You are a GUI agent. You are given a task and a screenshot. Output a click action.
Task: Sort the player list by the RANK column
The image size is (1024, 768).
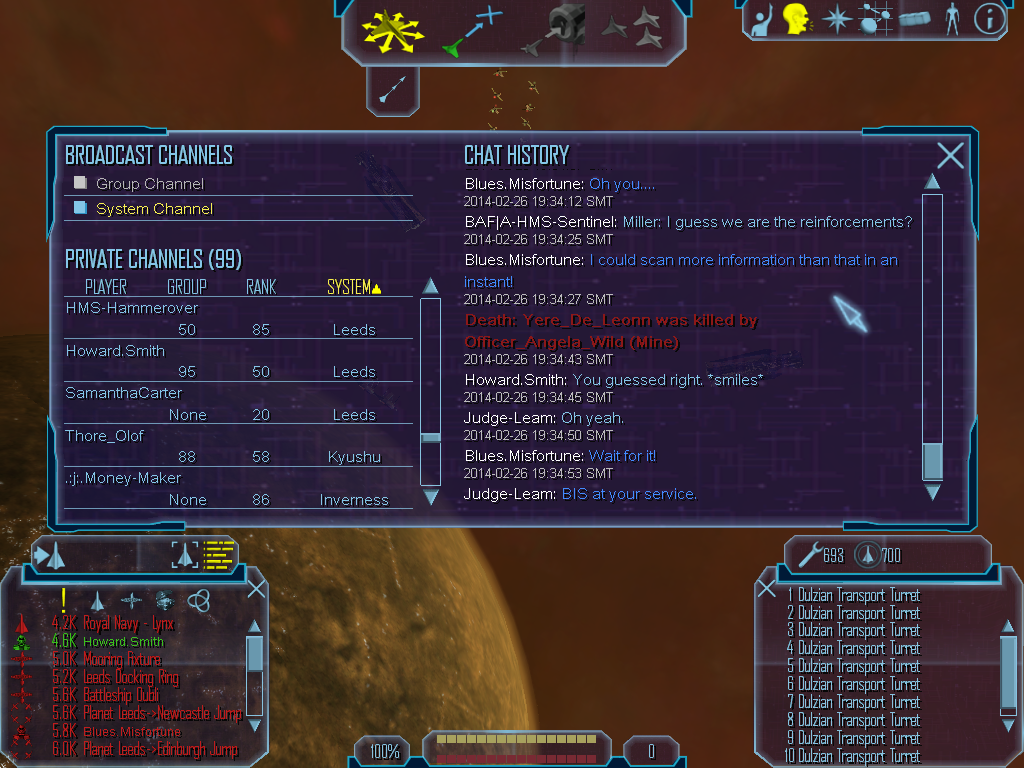click(261, 288)
